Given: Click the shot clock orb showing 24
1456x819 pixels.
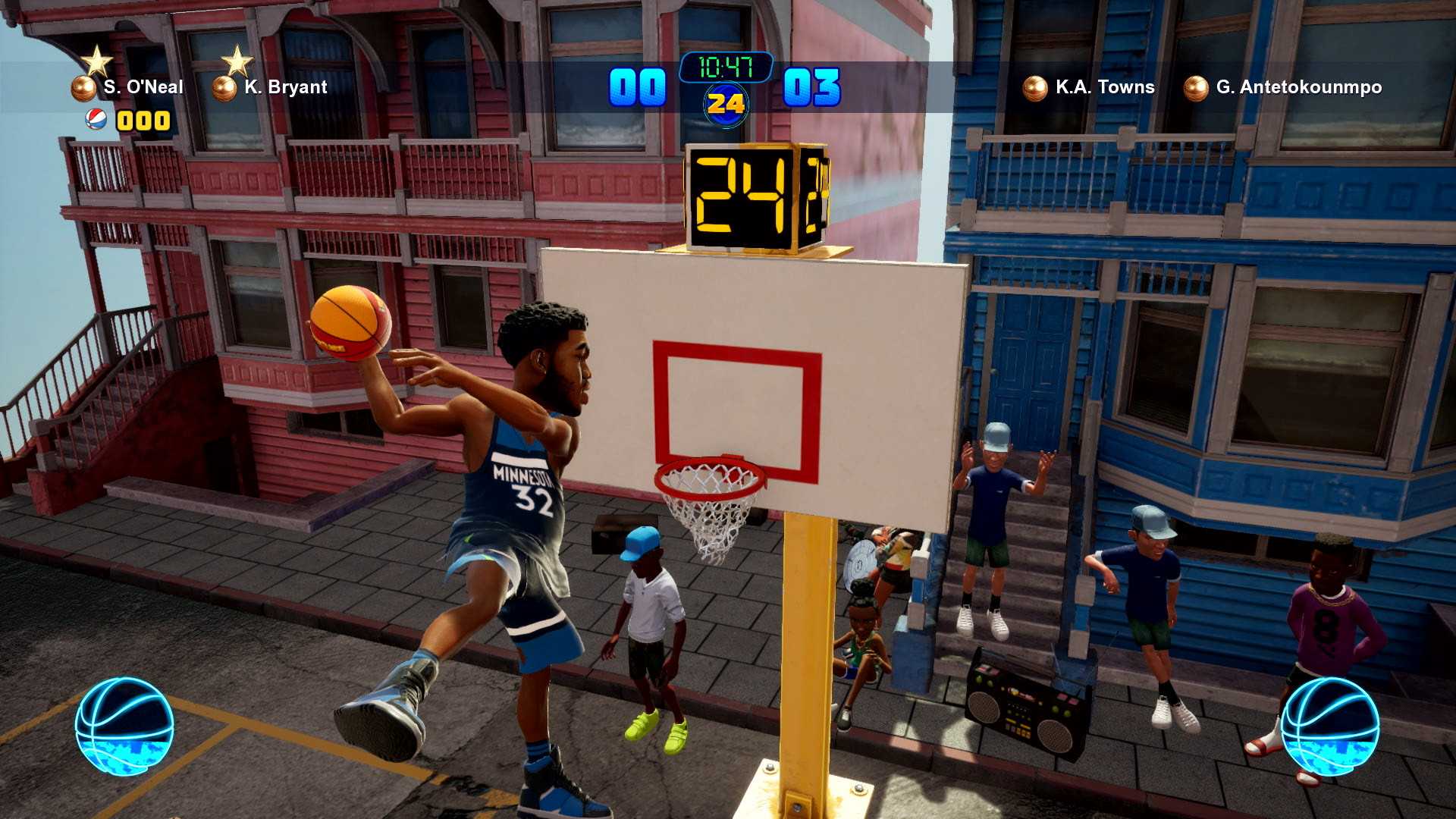Looking at the screenshot, I should (x=726, y=105).
